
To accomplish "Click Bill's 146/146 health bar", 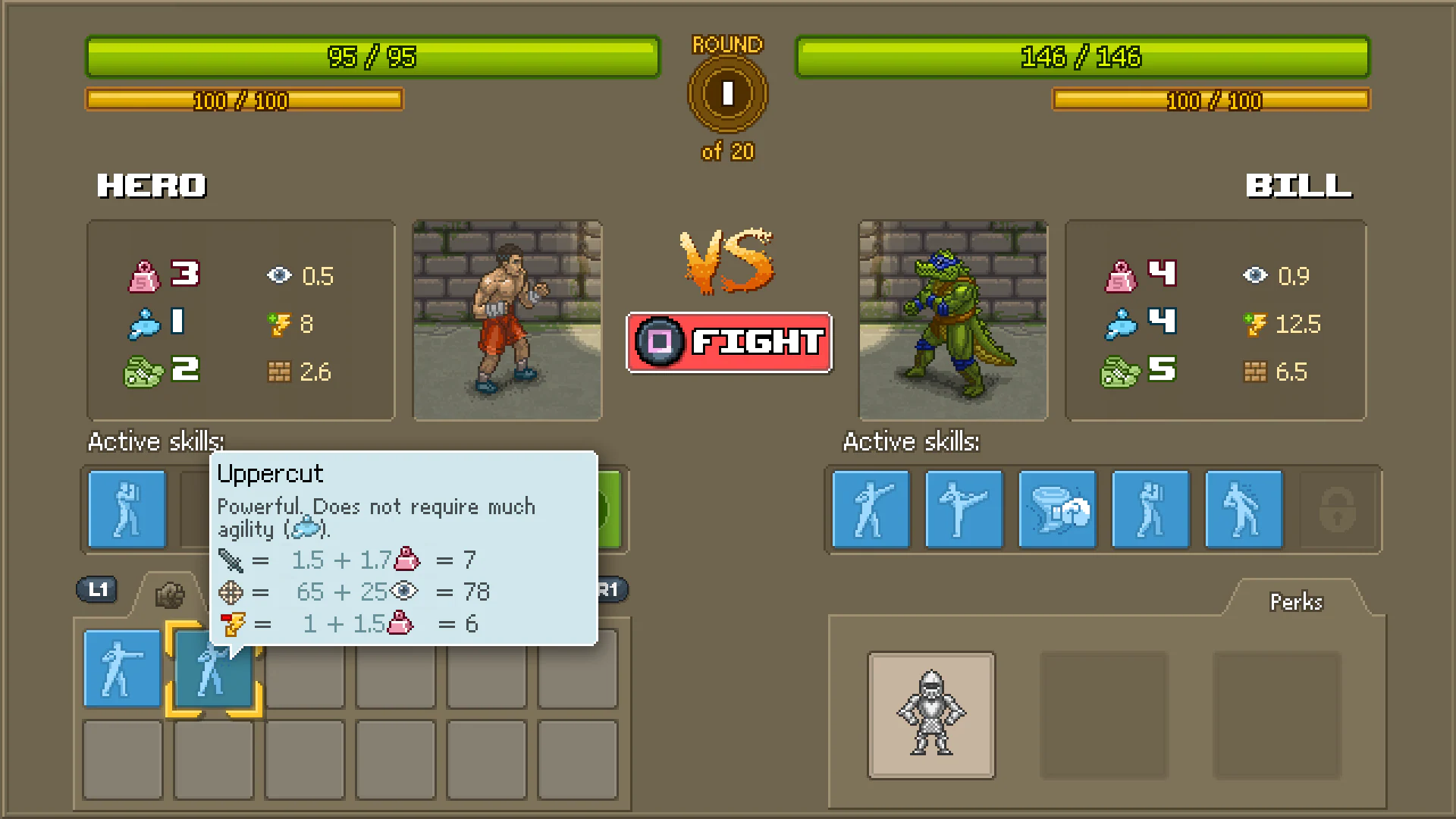I will pyautogui.click(x=1082, y=57).
